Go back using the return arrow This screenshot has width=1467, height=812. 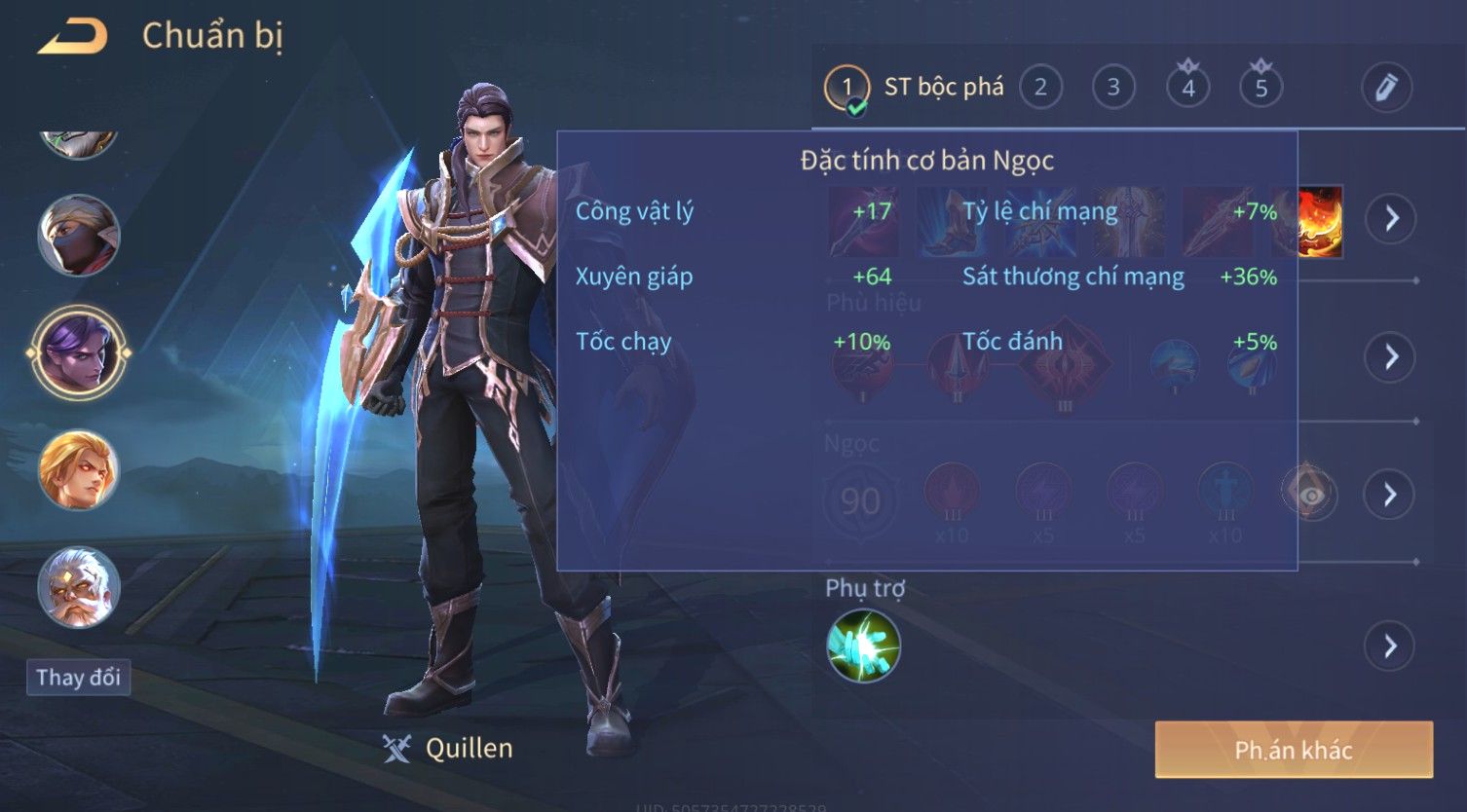[72, 36]
